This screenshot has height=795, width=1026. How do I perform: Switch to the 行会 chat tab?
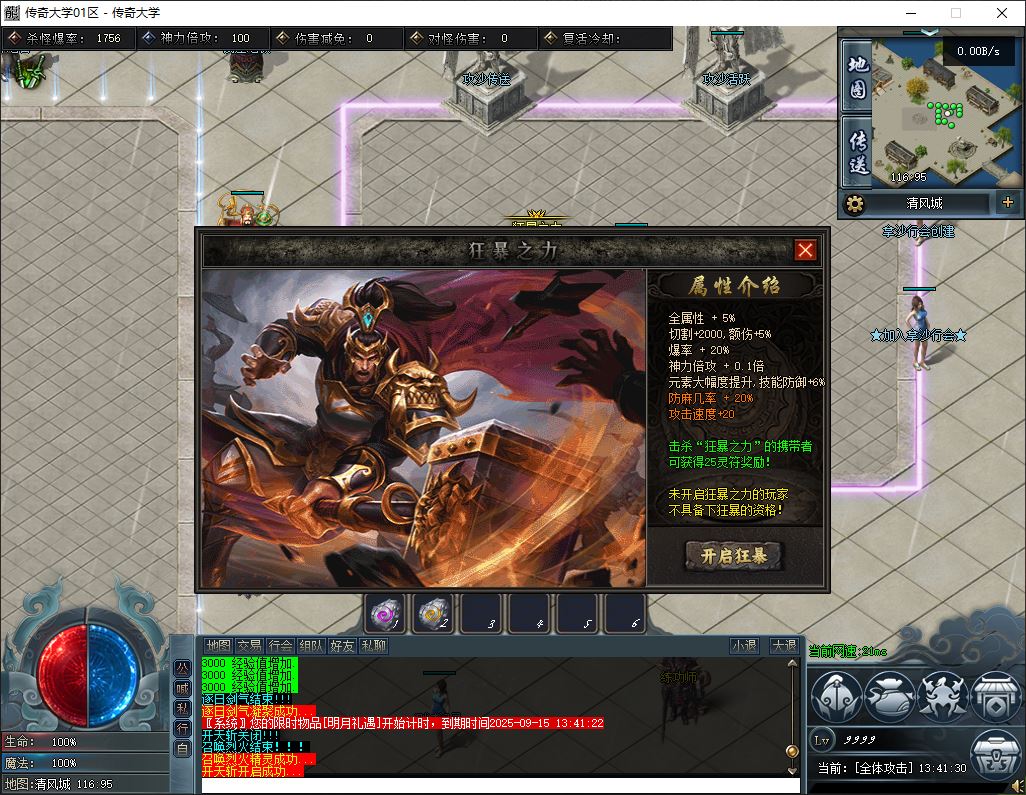(x=281, y=646)
